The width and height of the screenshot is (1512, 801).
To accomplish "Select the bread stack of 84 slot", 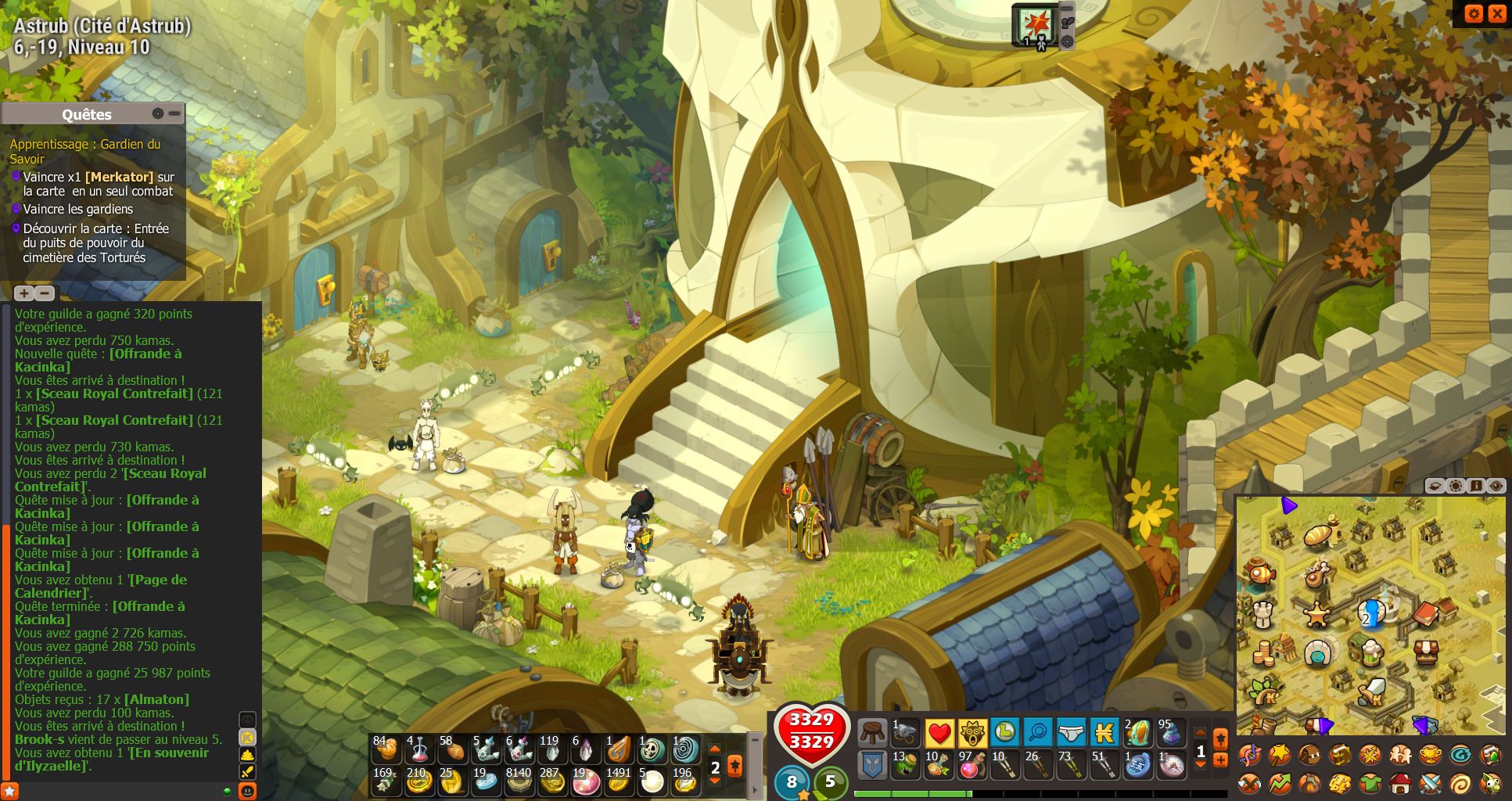I will tap(386, 749).
